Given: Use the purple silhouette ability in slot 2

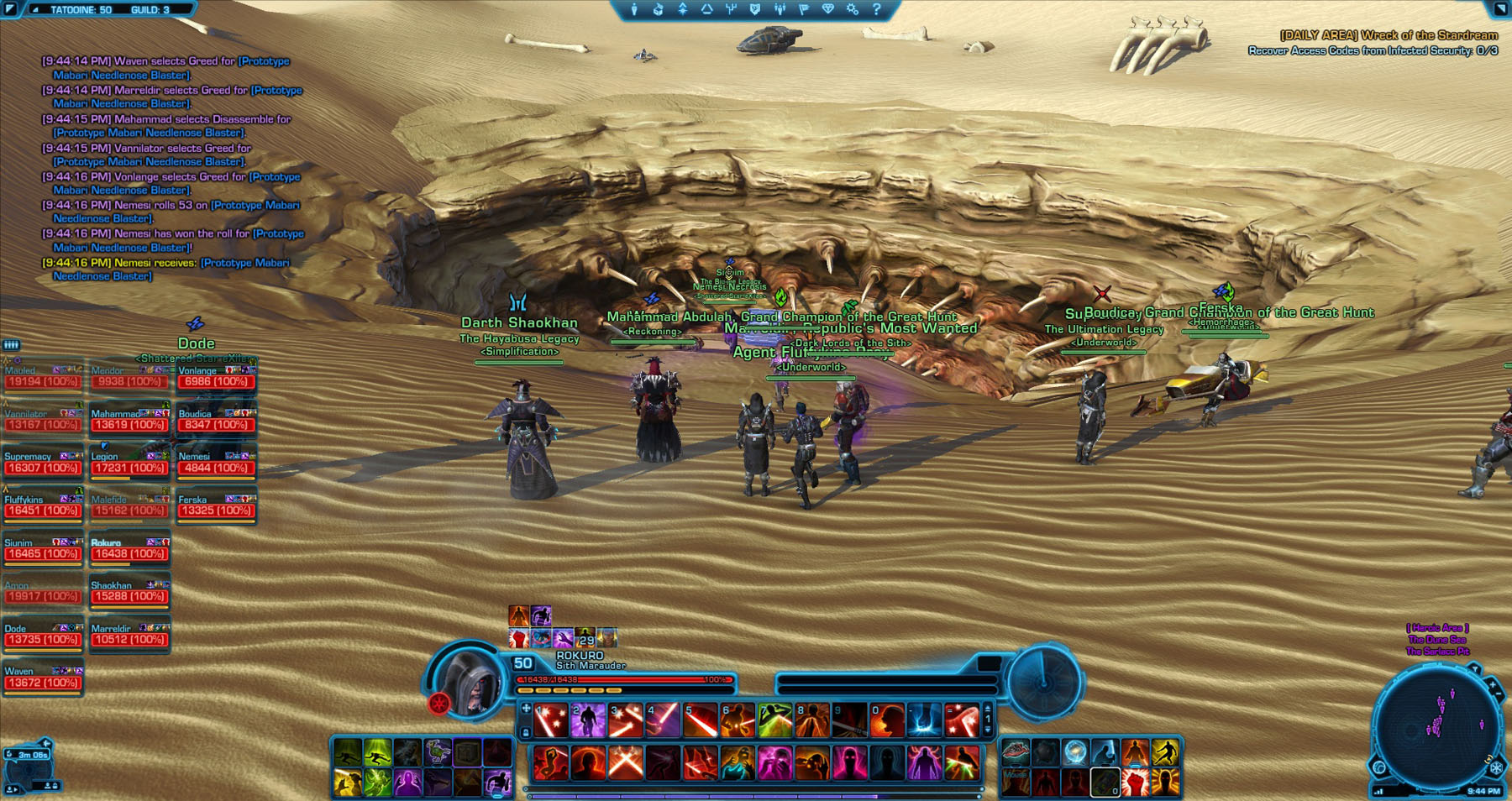Looking at the screenshot, I should (588, 721).
